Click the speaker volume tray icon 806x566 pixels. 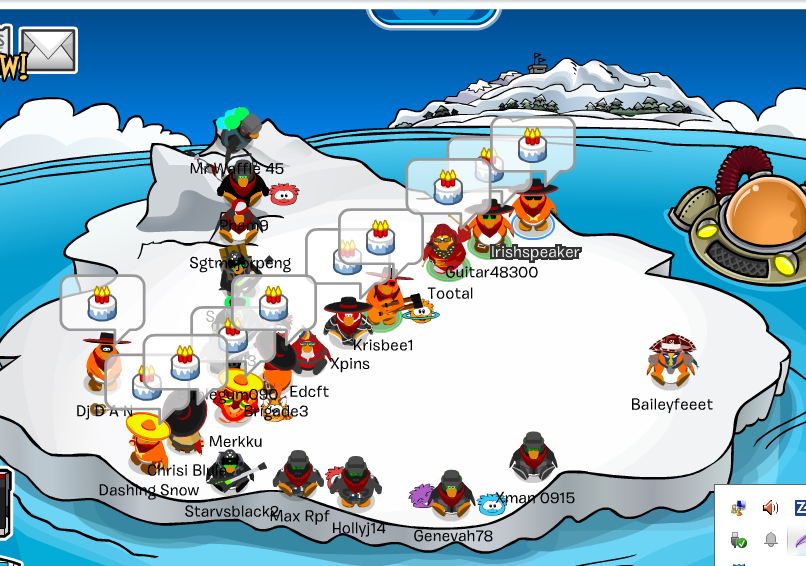pos(770,508)
